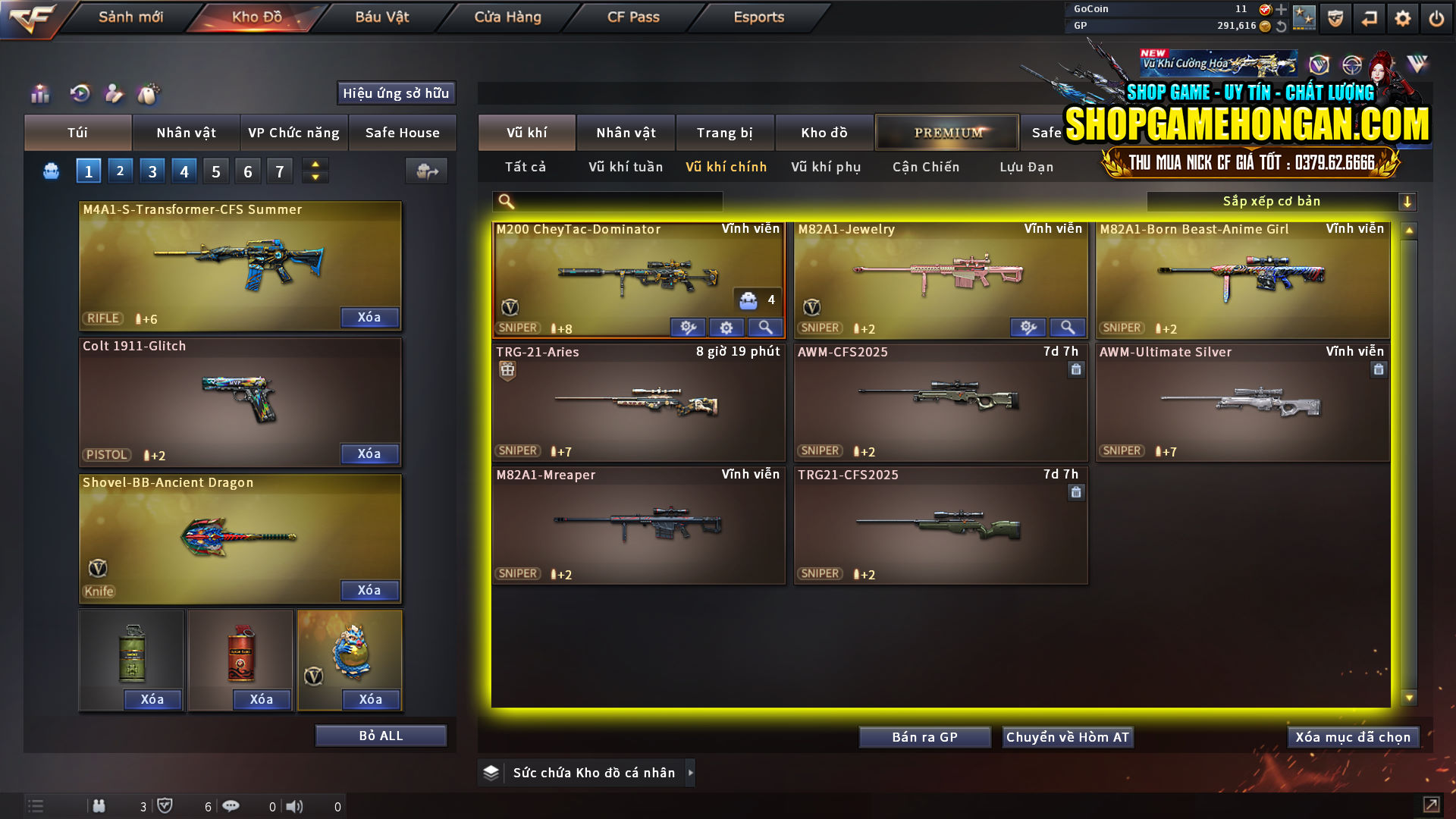The height and width of the screenshot is (819, 1456).
Task: Click the gear icon on the M200 CheyTac card
Action: point(726,327)
